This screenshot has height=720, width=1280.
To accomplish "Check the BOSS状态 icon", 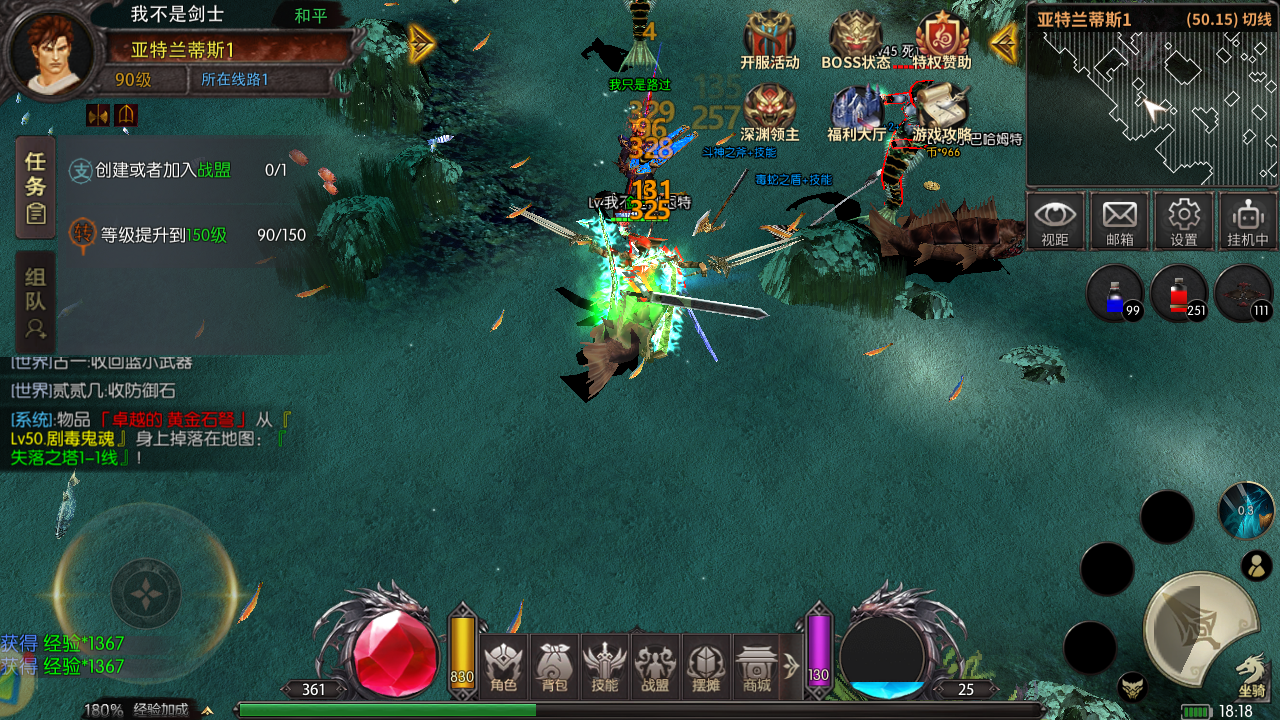I will click(x=856, y=40).
